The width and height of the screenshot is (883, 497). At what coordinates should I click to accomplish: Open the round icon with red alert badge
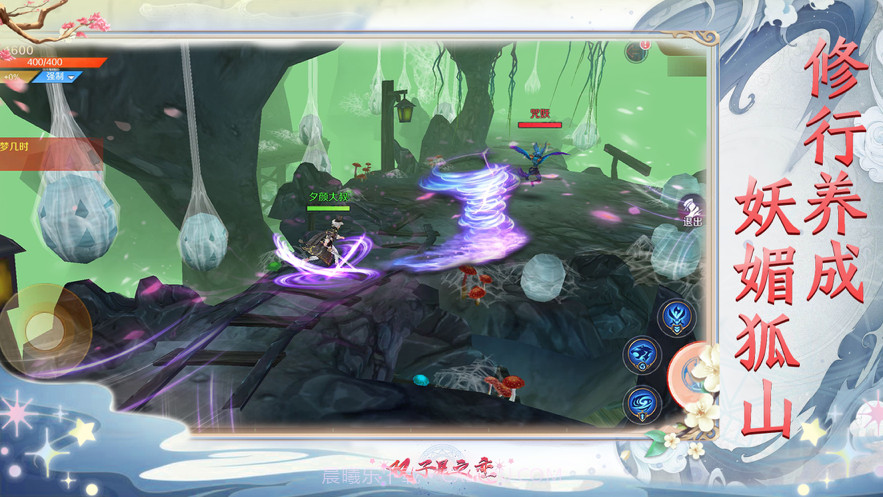pos(637,51)
